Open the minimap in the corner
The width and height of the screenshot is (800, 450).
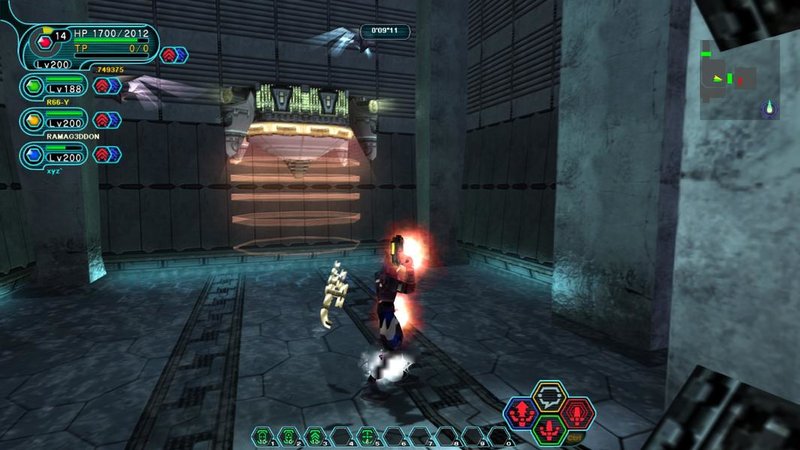pos(740,80)
